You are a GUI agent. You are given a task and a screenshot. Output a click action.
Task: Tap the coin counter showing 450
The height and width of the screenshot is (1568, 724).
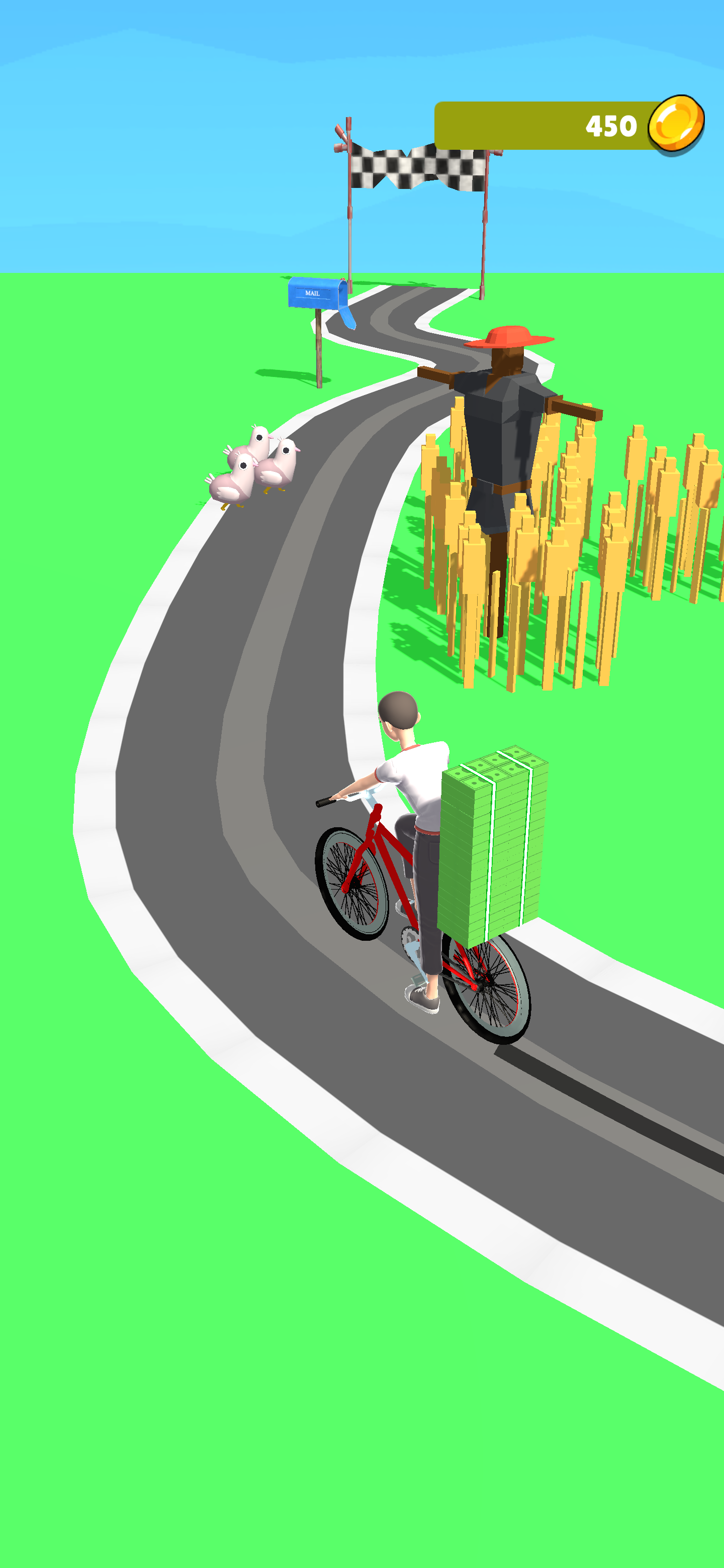(x=611, y=127)
